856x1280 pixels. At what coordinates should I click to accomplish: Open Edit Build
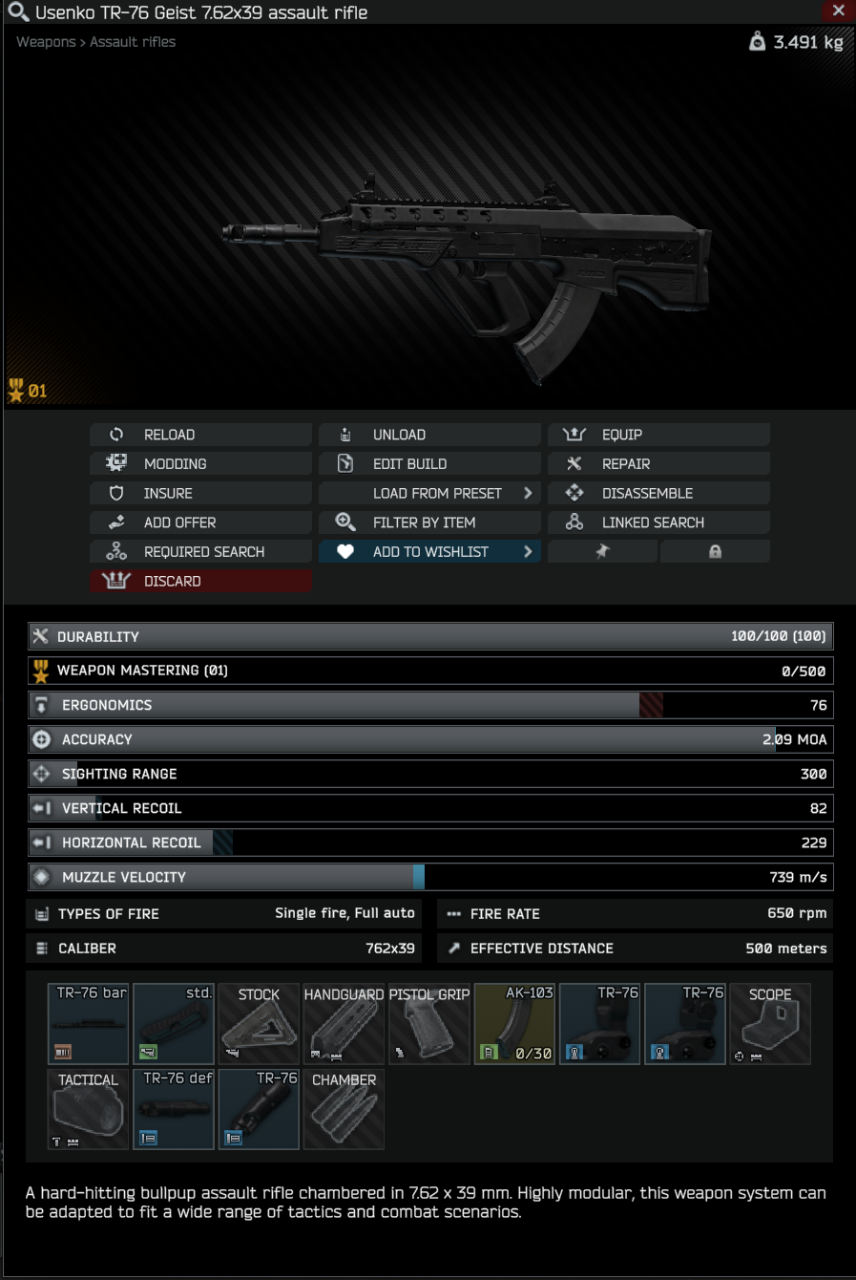429,464
